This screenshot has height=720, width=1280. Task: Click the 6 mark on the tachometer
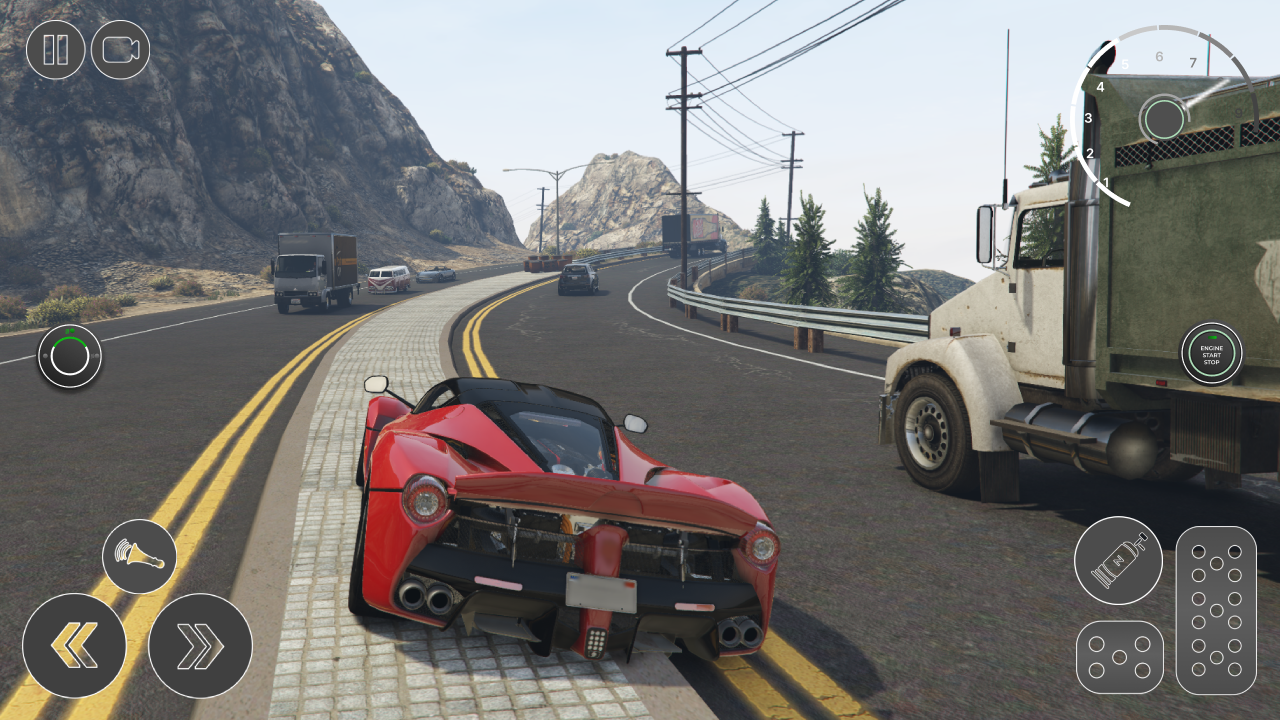pyautogui.click(x=1159, y=56)
